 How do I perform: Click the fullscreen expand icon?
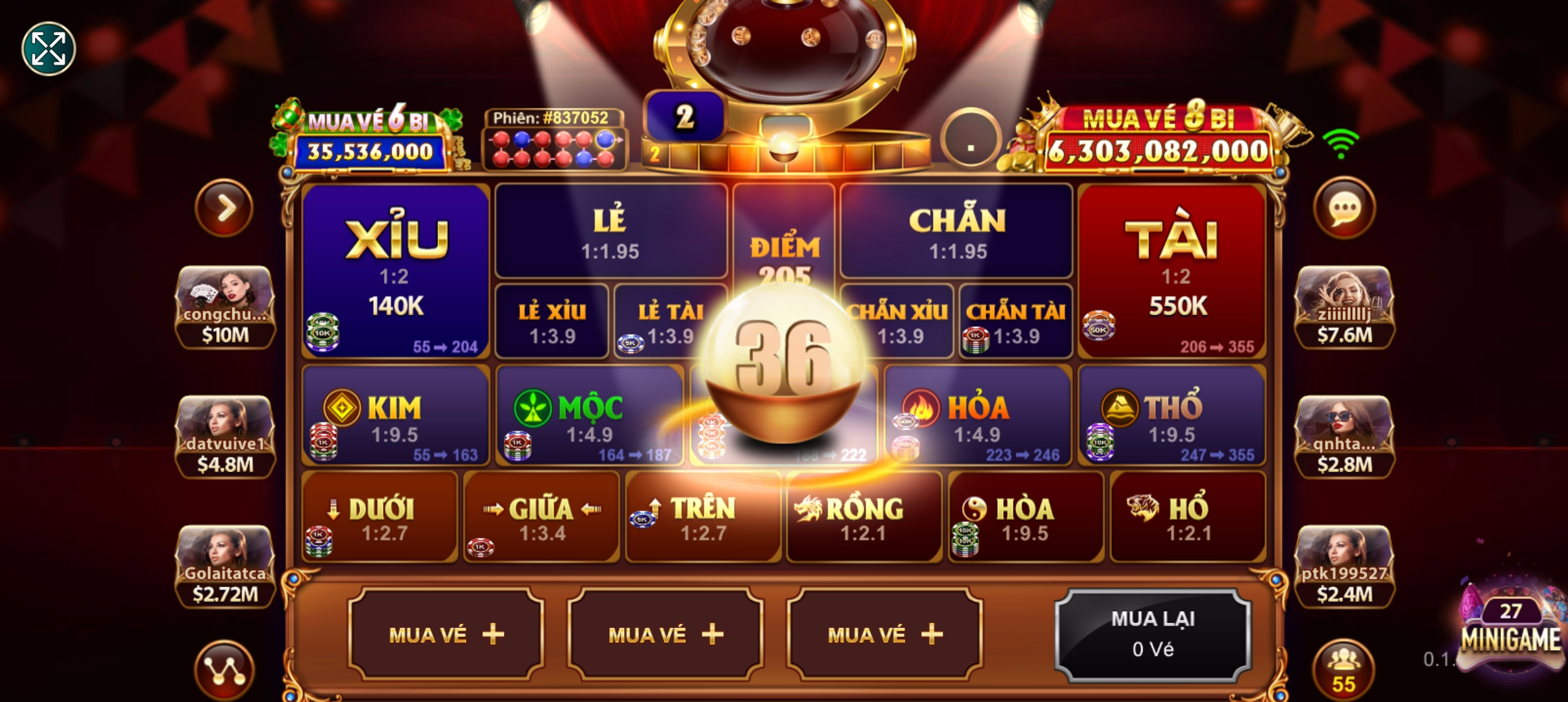[48, 47]
